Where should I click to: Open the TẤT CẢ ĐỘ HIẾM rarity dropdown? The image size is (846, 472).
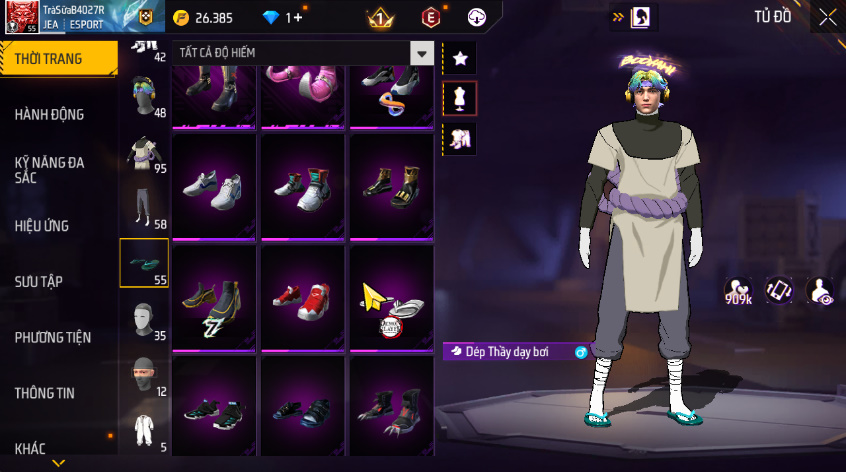click(x=423, y=54)
